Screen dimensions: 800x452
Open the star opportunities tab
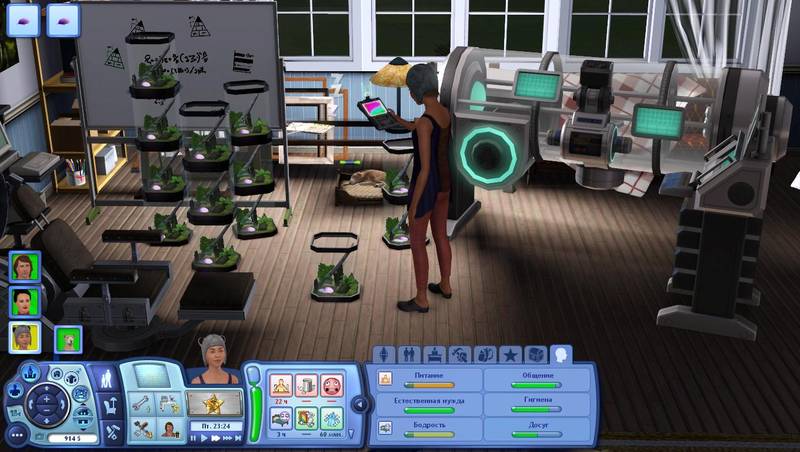pos(511,354)
